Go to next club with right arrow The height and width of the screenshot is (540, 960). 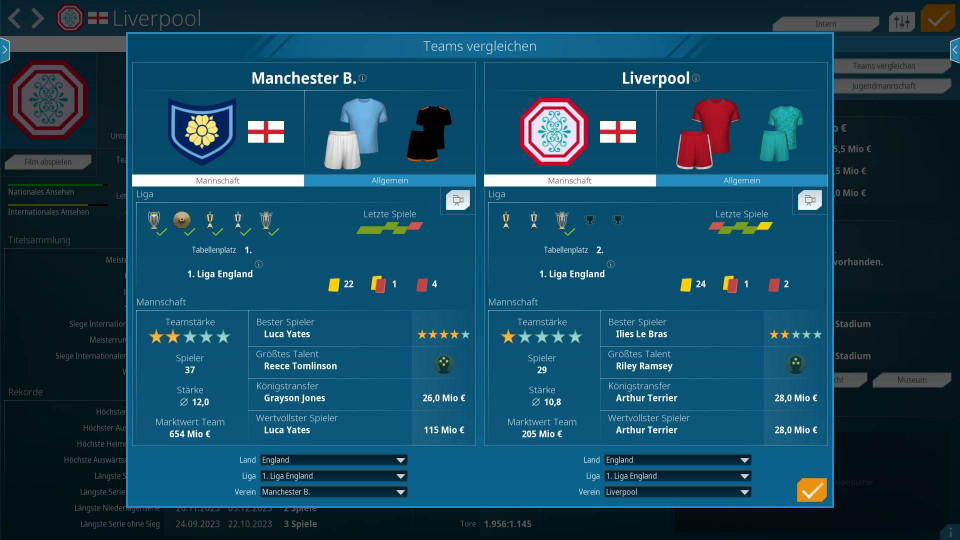coord(38,18)
